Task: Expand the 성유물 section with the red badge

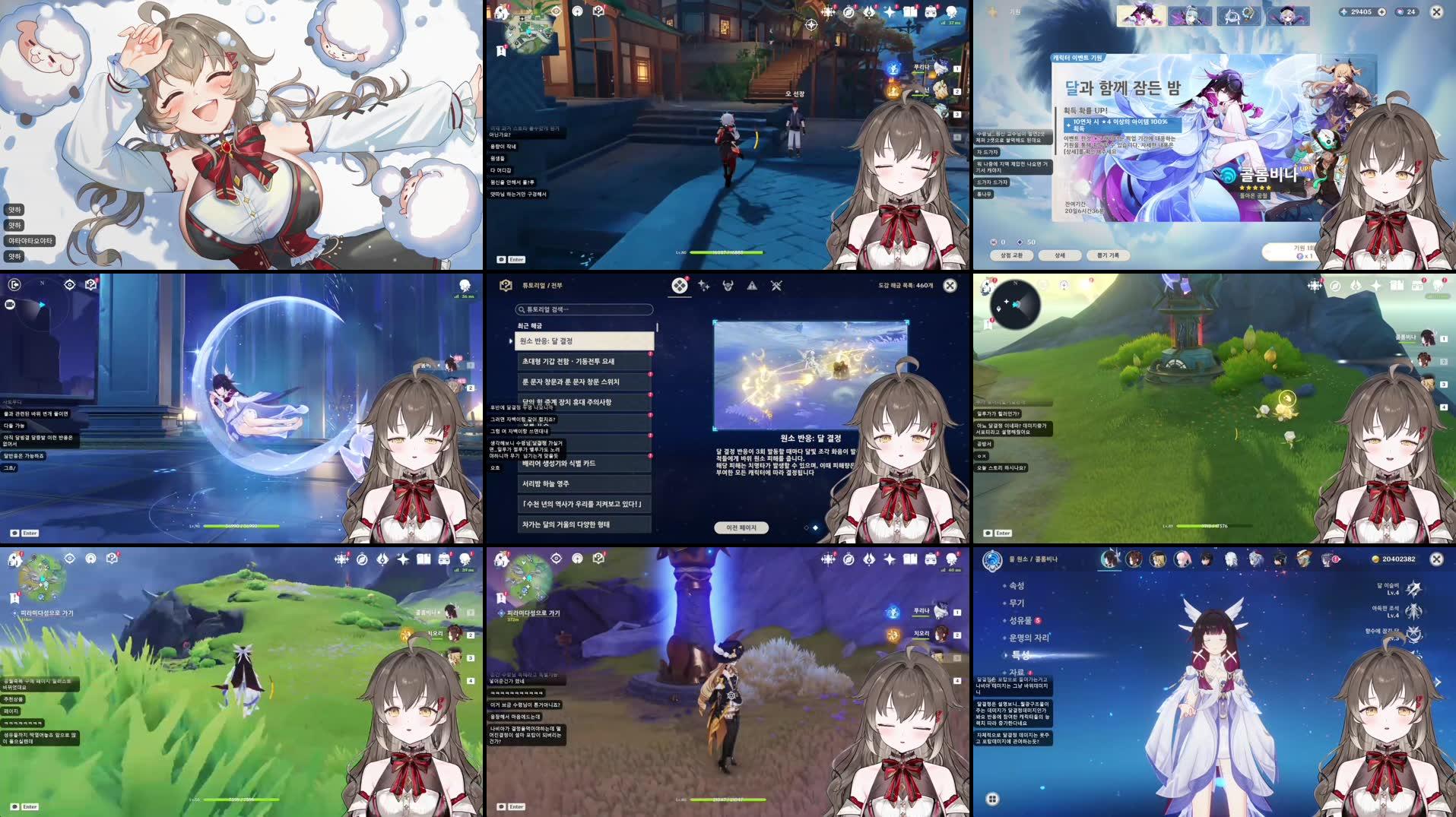Action: (x=1021, y=619)
